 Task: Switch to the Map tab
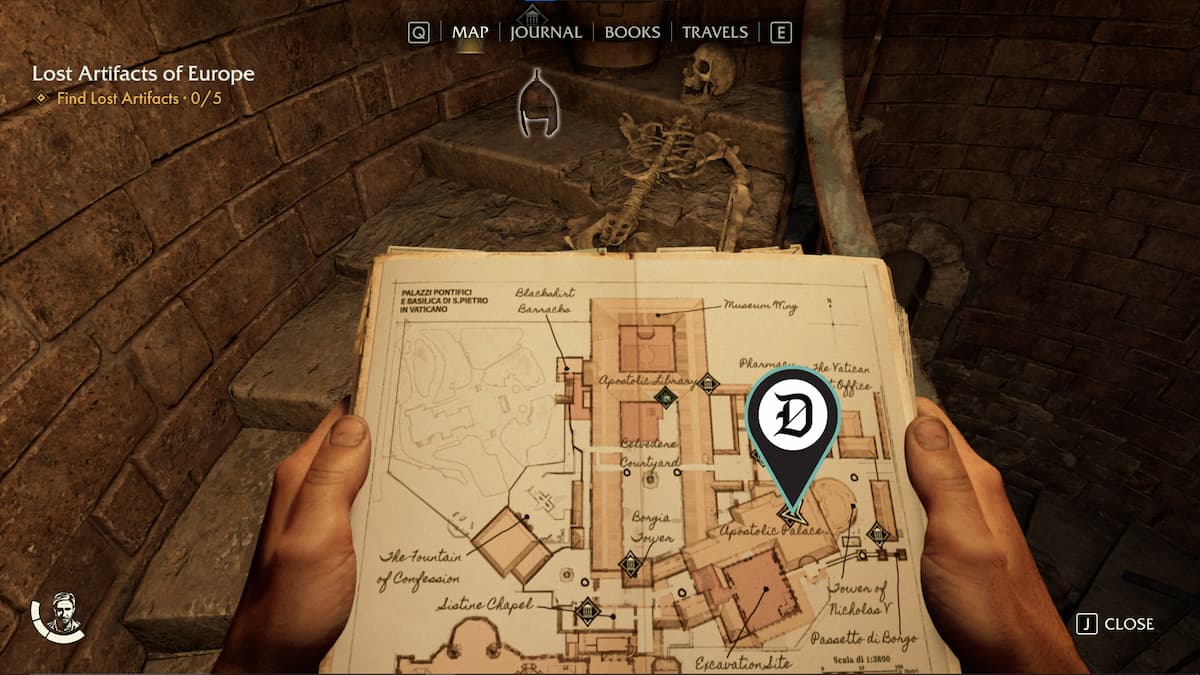click(470, 32)
